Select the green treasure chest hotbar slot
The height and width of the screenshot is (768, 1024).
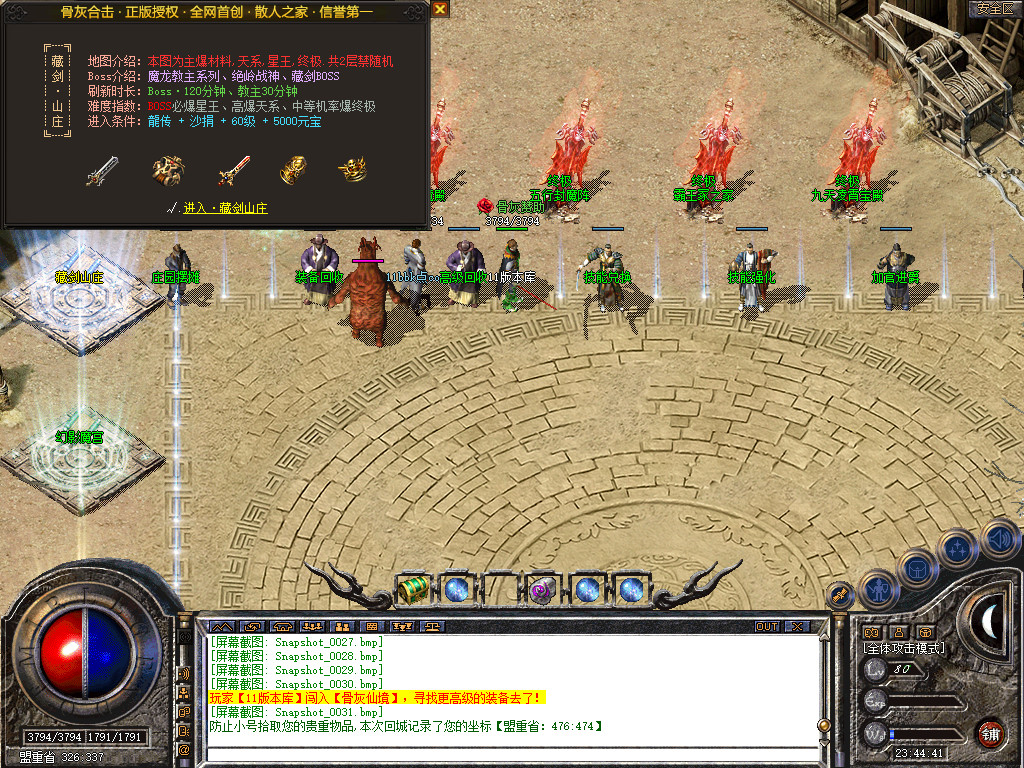click(x=413, y=590)
